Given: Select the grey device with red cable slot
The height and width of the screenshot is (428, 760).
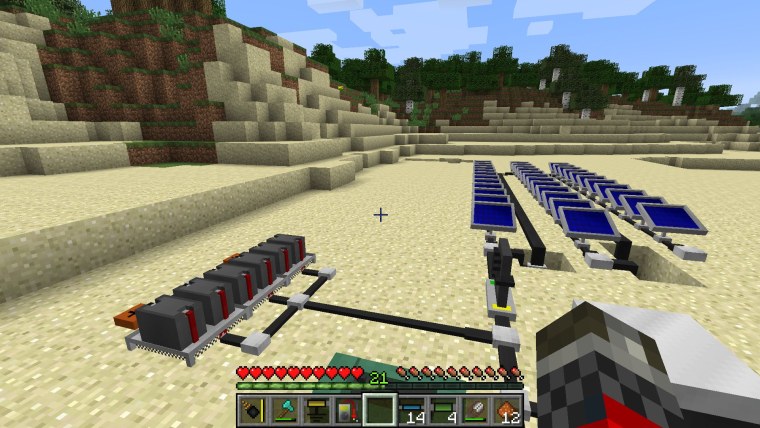Looking at the screenshot, I should (x=347, y=409).
